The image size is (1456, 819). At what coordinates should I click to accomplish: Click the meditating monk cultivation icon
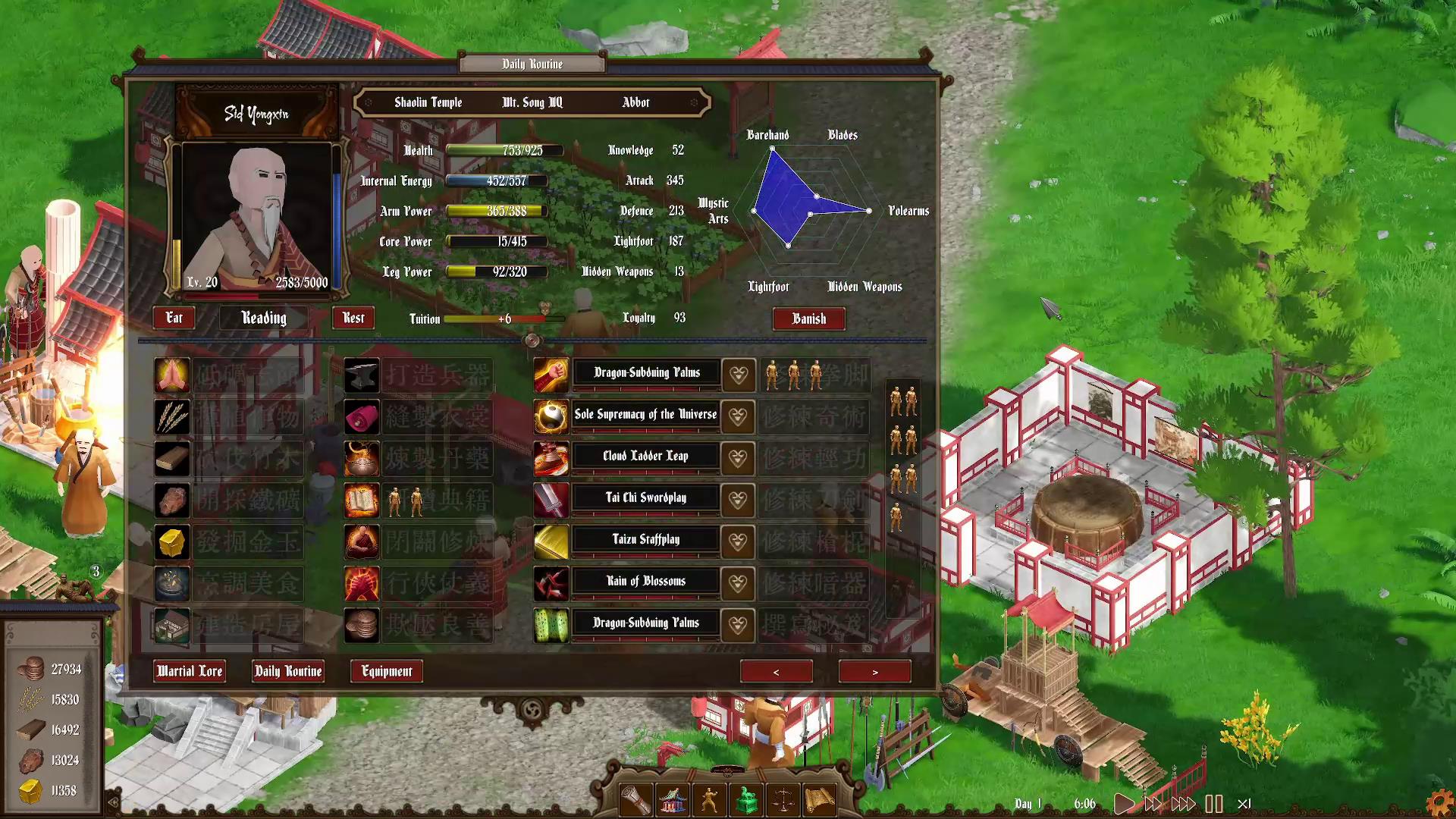(x=362, y=541)
